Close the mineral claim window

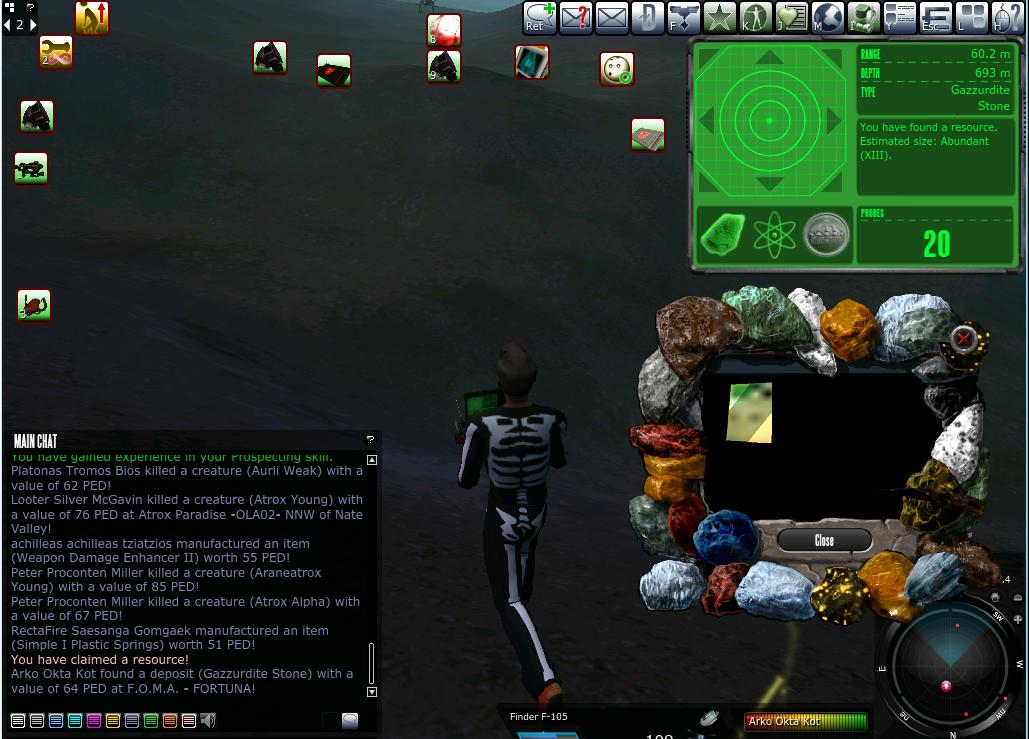pos(824,540)
